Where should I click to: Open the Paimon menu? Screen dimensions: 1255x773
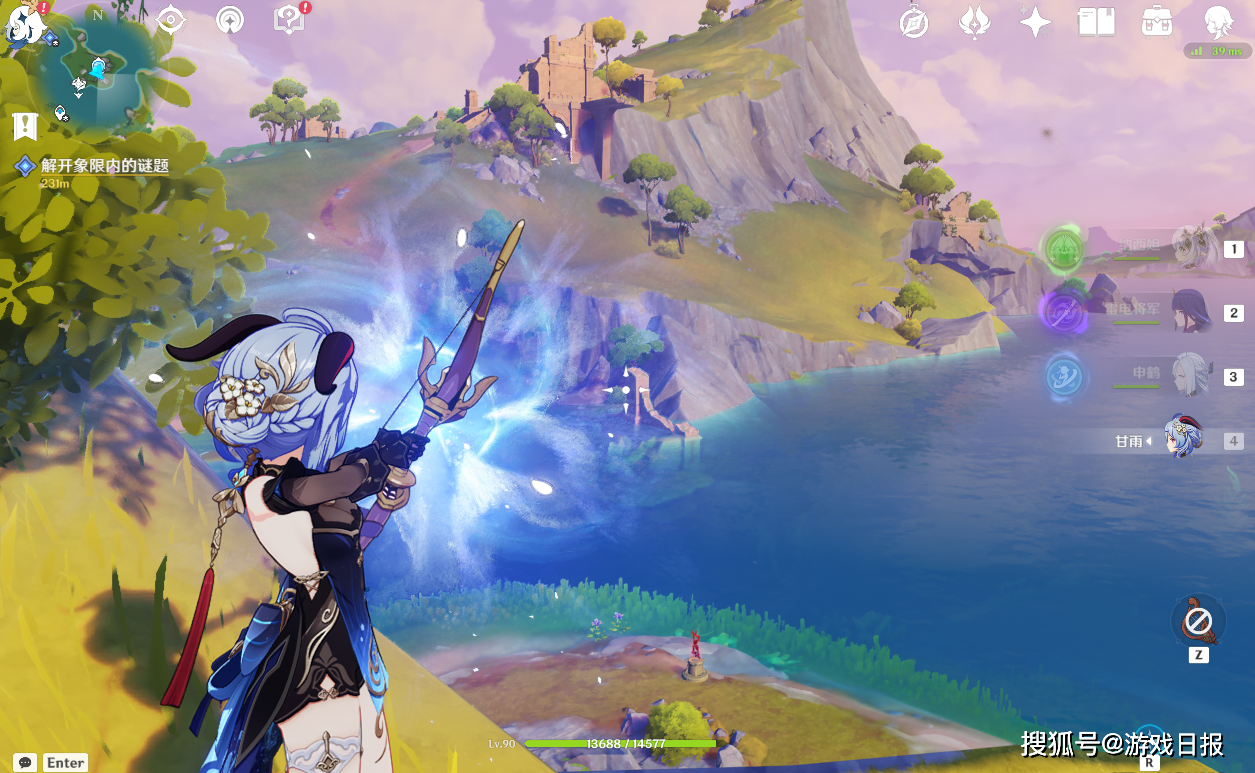20,24
